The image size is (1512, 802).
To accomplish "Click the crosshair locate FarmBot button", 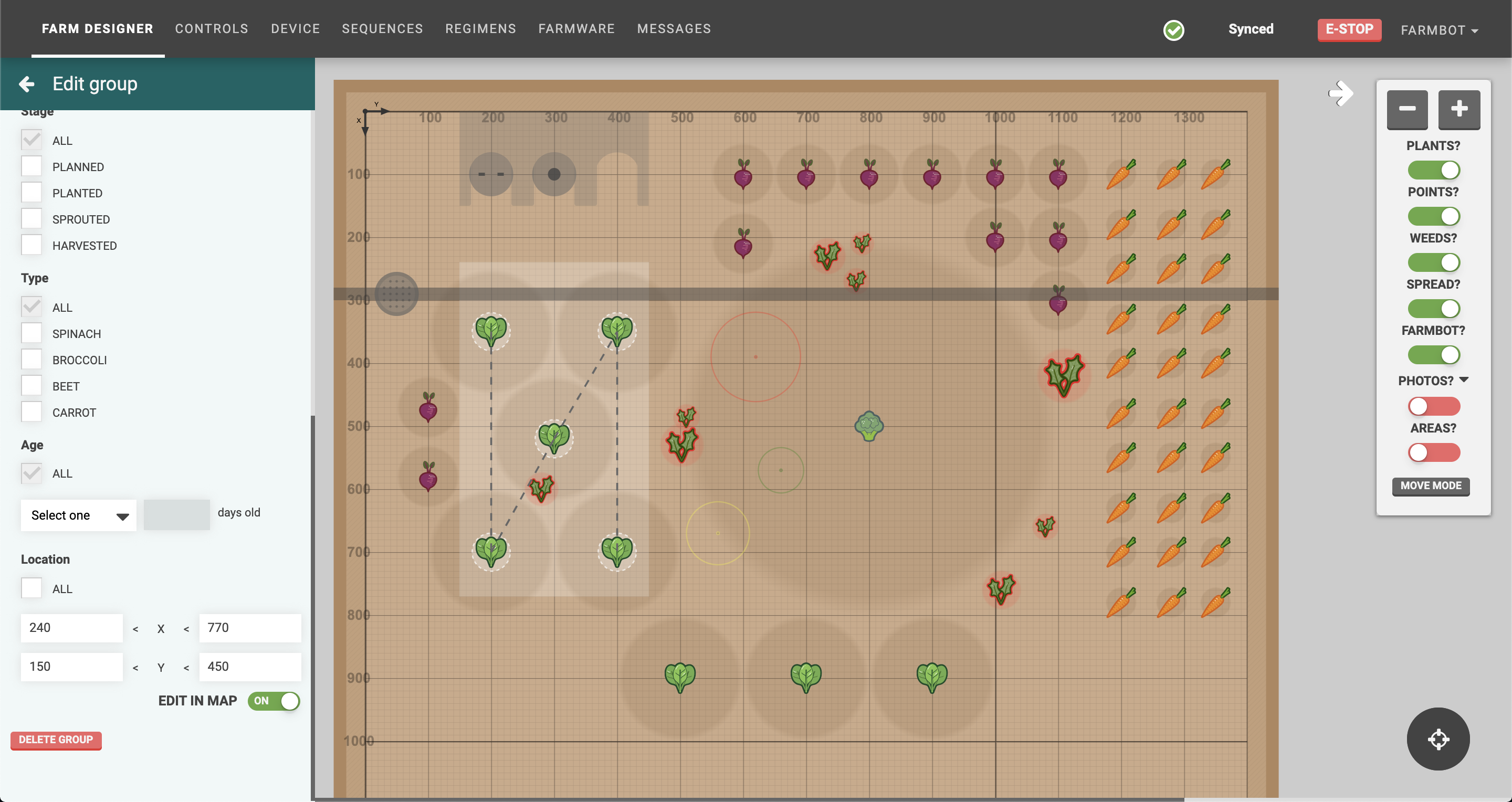I will (1437, 739).
